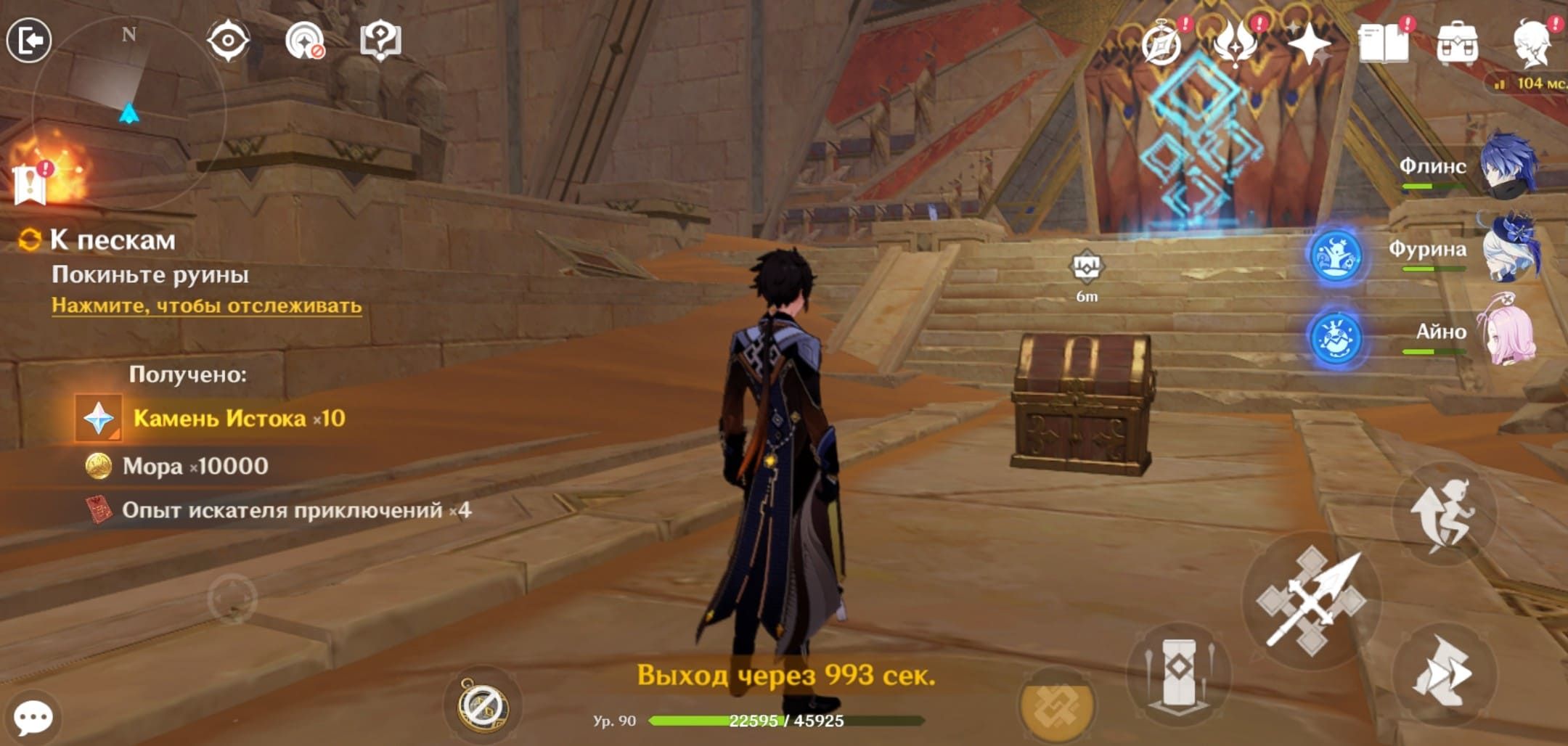Open the chat speech bubble
Image resolution: width=1568 pixels, height=746 pixels.
coord(33,717)
